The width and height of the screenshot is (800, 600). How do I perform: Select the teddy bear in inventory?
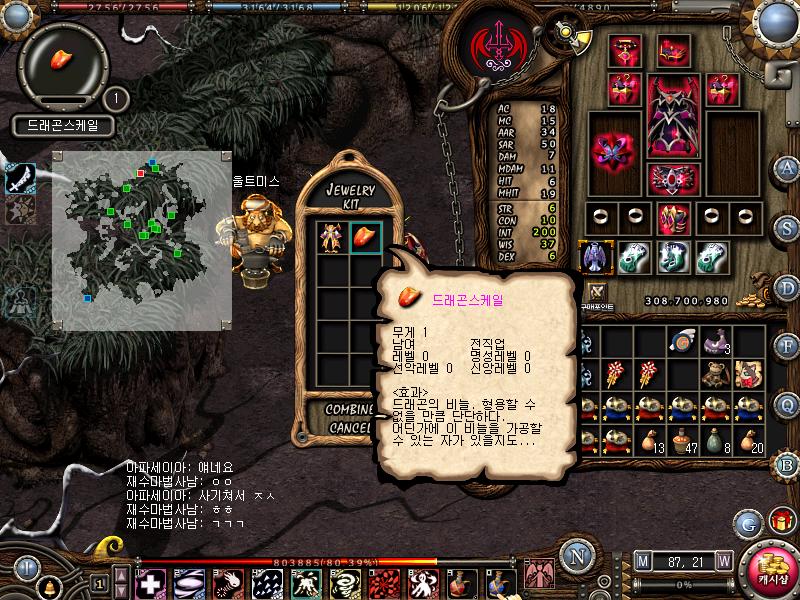coord(714,375)
